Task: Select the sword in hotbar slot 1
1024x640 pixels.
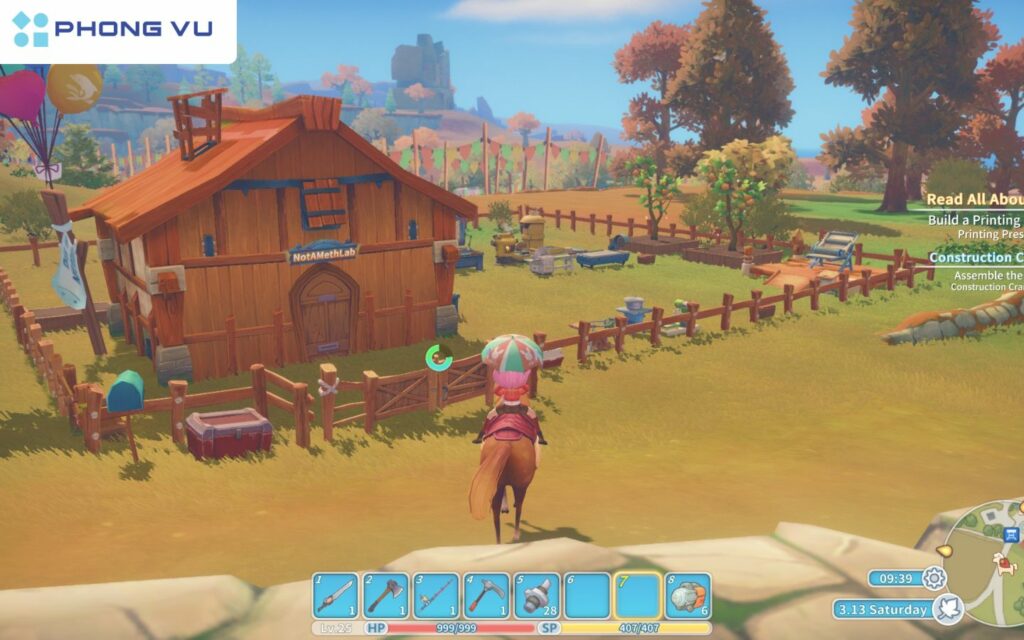Action: click(x=335, y=596)
